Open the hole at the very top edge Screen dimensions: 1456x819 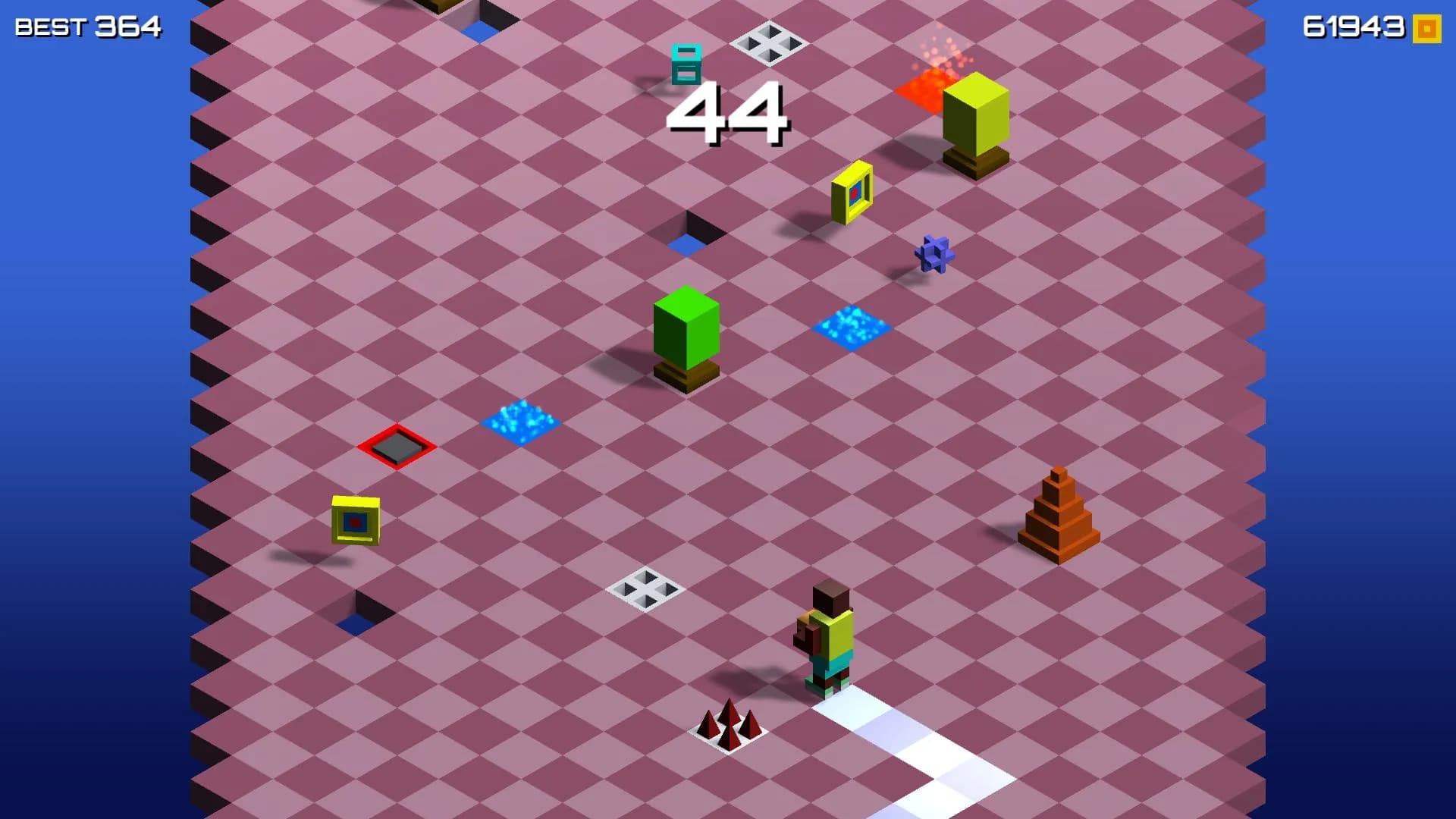482,23
